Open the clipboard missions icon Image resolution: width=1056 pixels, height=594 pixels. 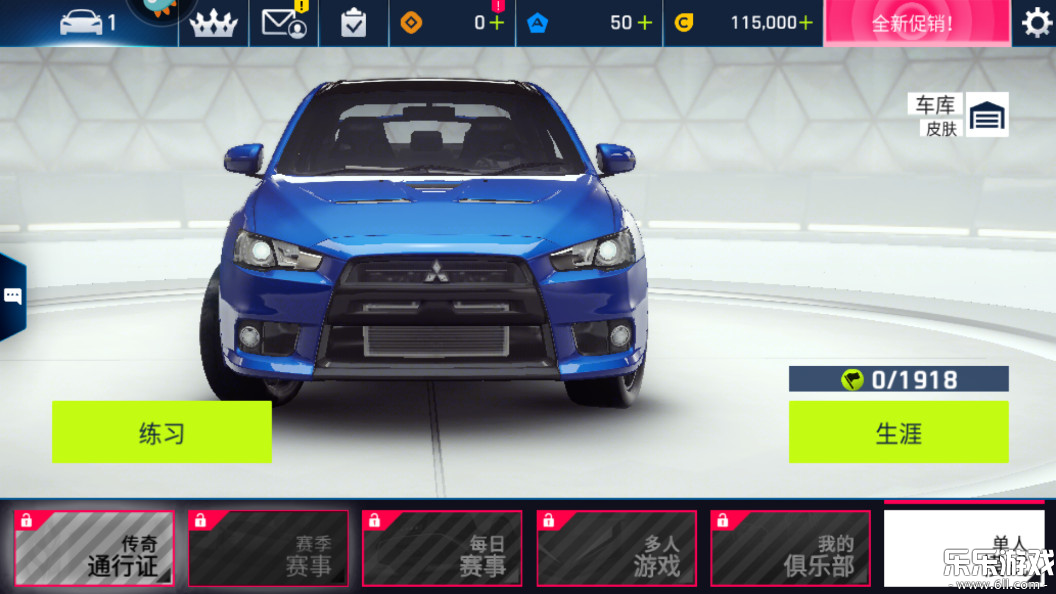[x=354, y=23]
